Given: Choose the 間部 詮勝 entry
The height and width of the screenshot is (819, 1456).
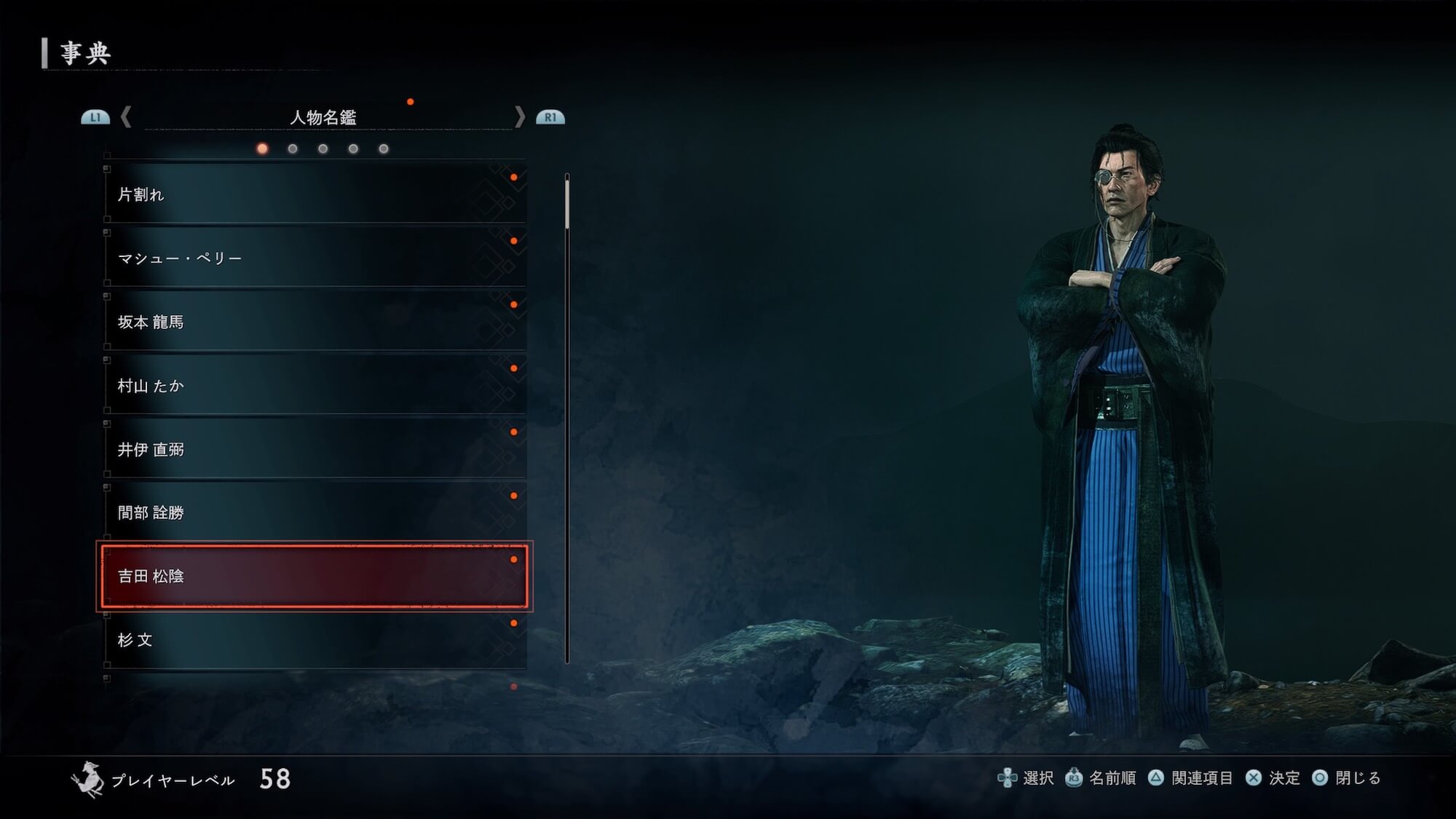Looking at the screenshot, I should (314, 513).
